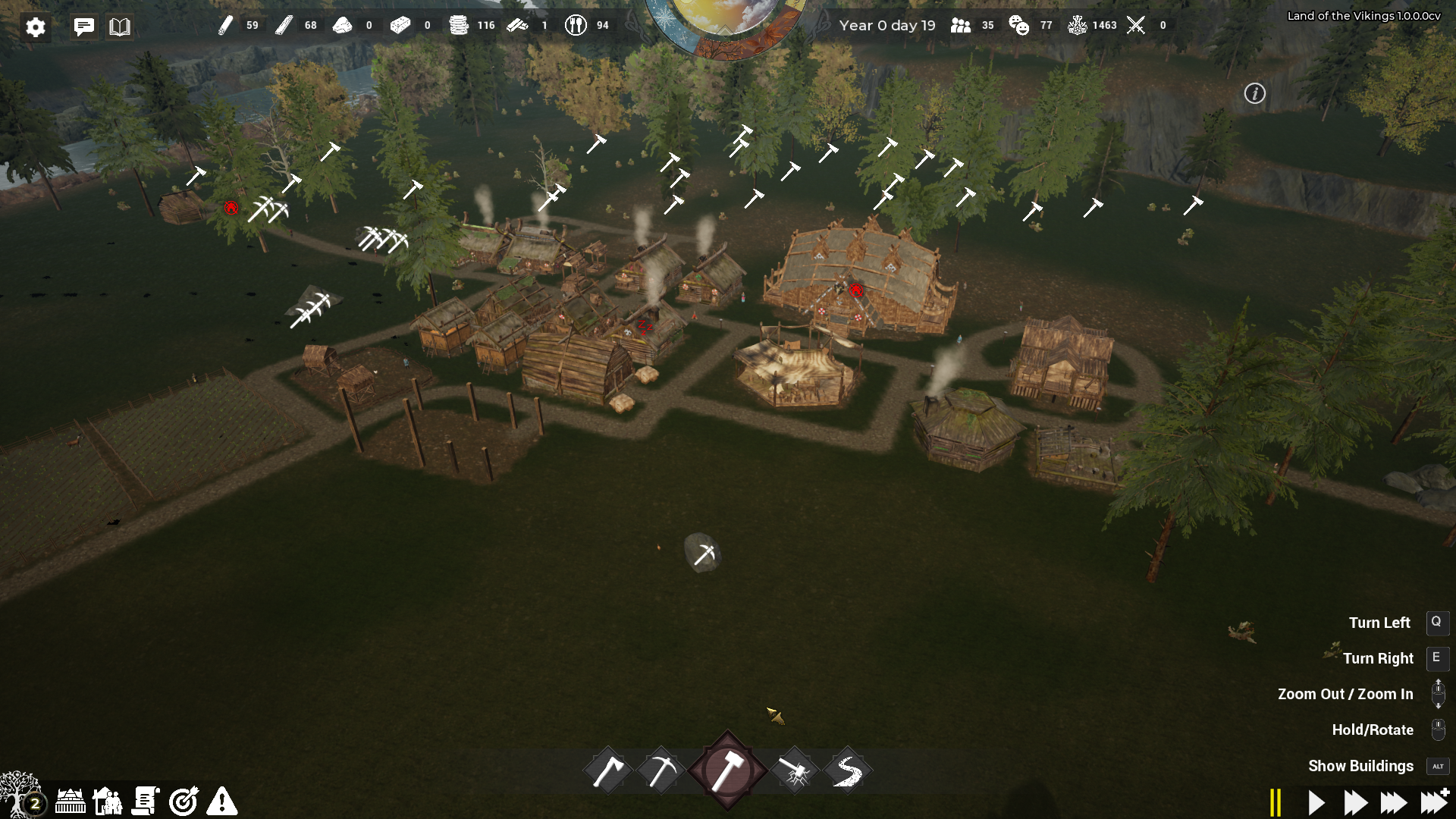Open the target with arrow objectives
This screenshot has width=1456, height=819.
click(x=184, y=801)
